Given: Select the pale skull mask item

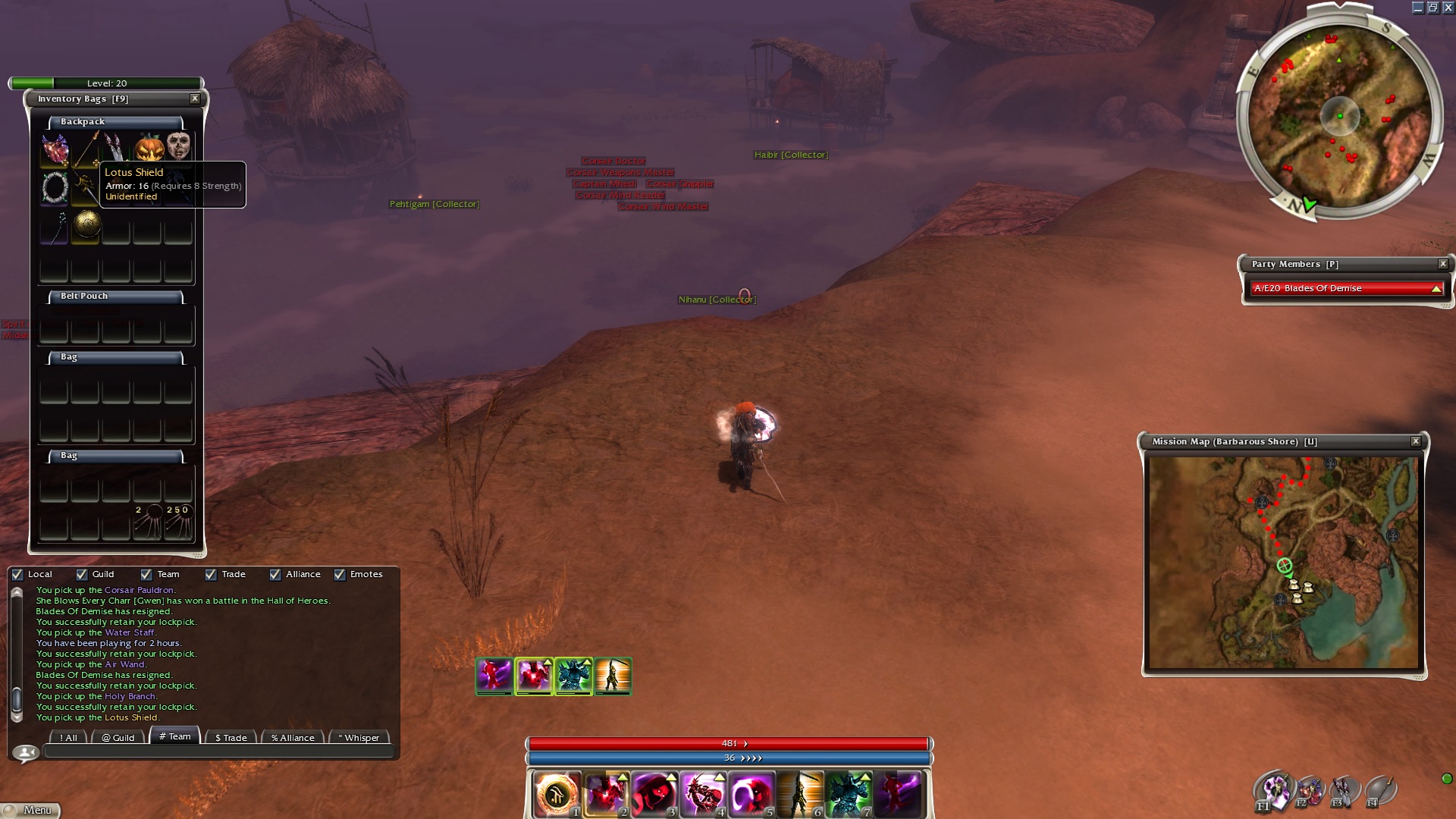Looking at the screenshot, I should pyautogui.click(x=178, y=145).
